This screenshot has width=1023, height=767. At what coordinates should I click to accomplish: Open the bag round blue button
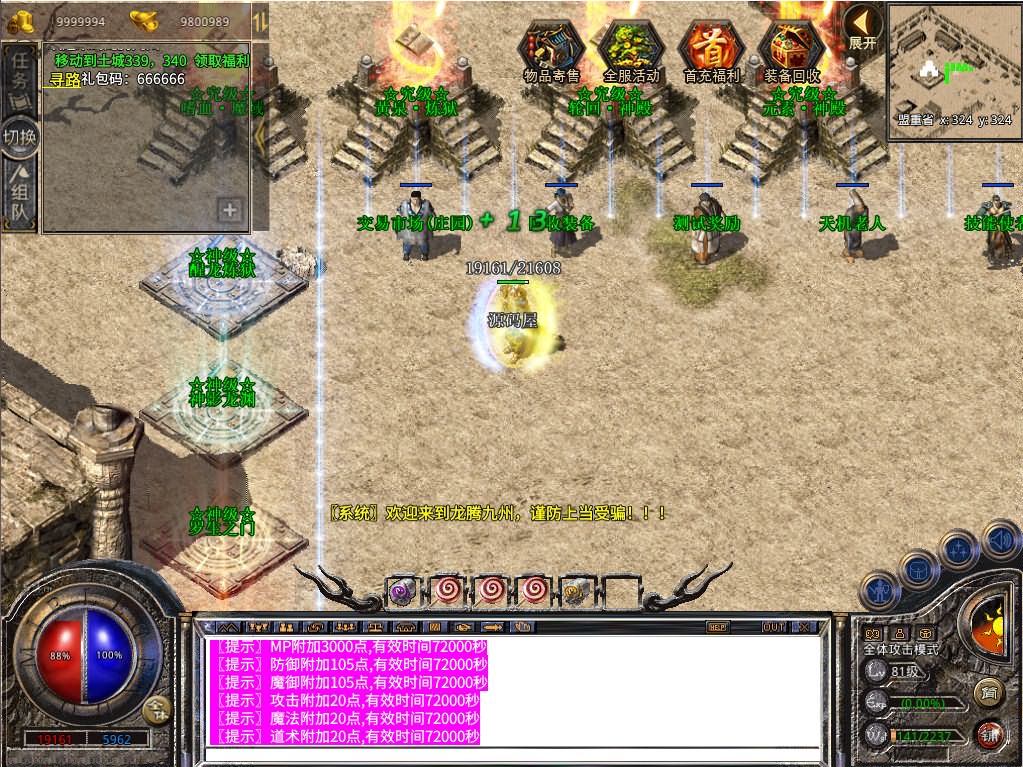pyautogui.click(x=918, y=569)
